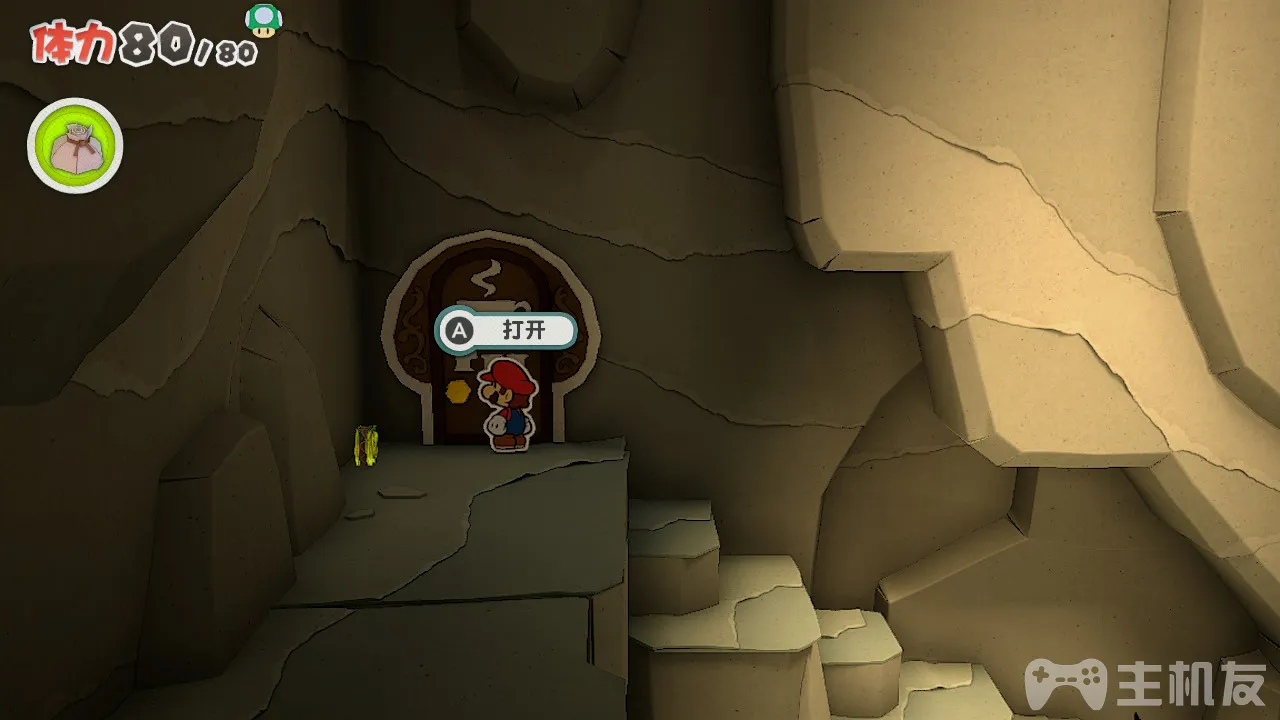Open the confetti bag icon
Screen dimensions: 1280x720
(x=75, y=148)
